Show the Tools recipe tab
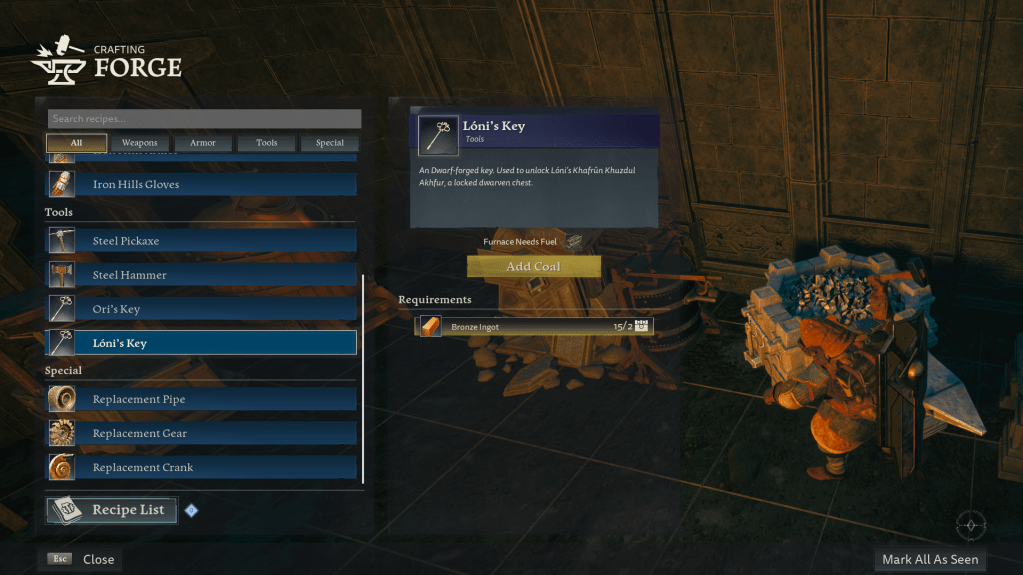This screenshot has width=1023, height=575. coord(267,143)
